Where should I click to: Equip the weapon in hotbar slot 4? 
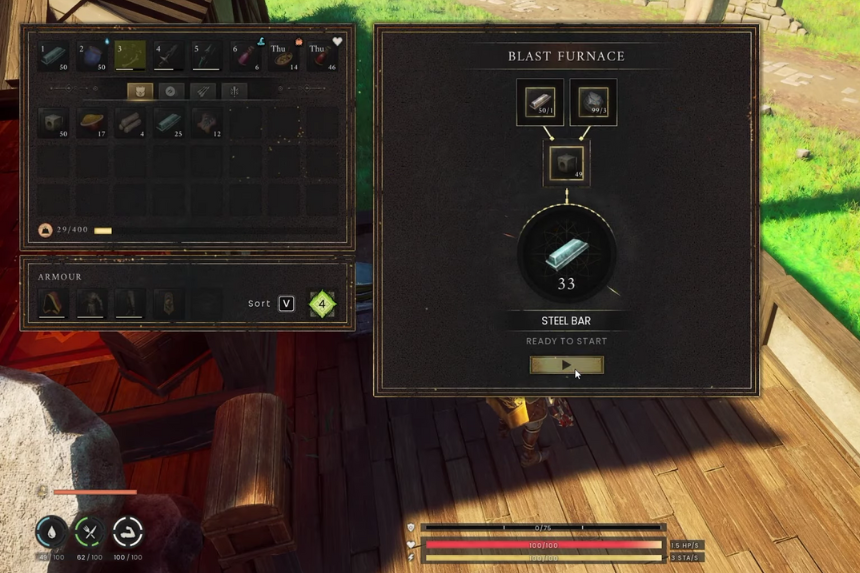(169, 56)
